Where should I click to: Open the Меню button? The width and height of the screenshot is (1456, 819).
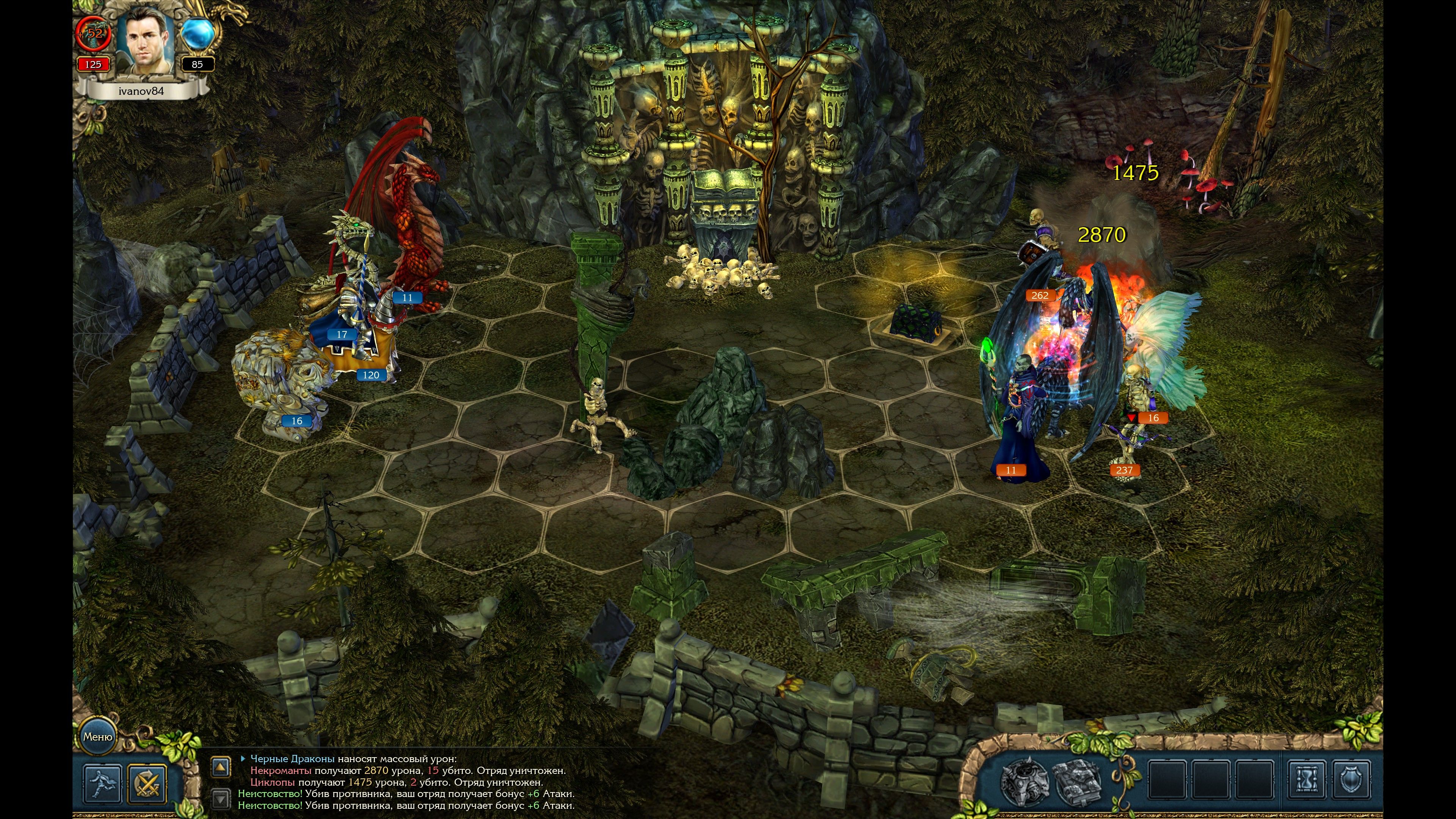(98, 736)
